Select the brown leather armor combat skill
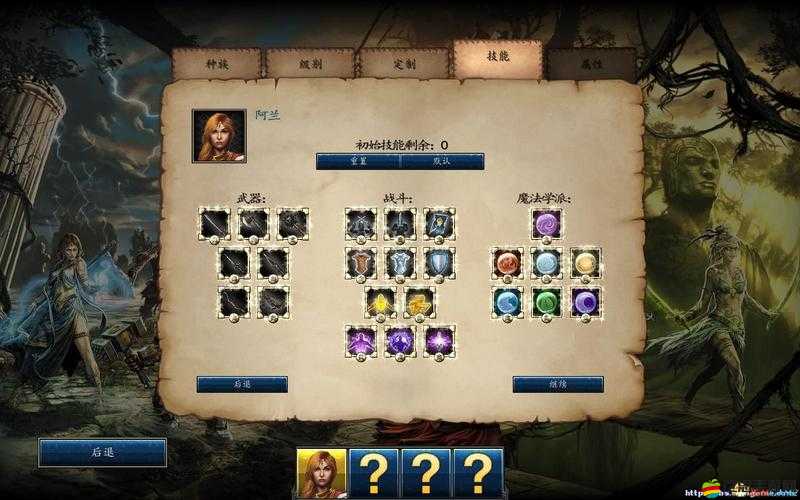 pyautogui.click(x=361, y=263)
